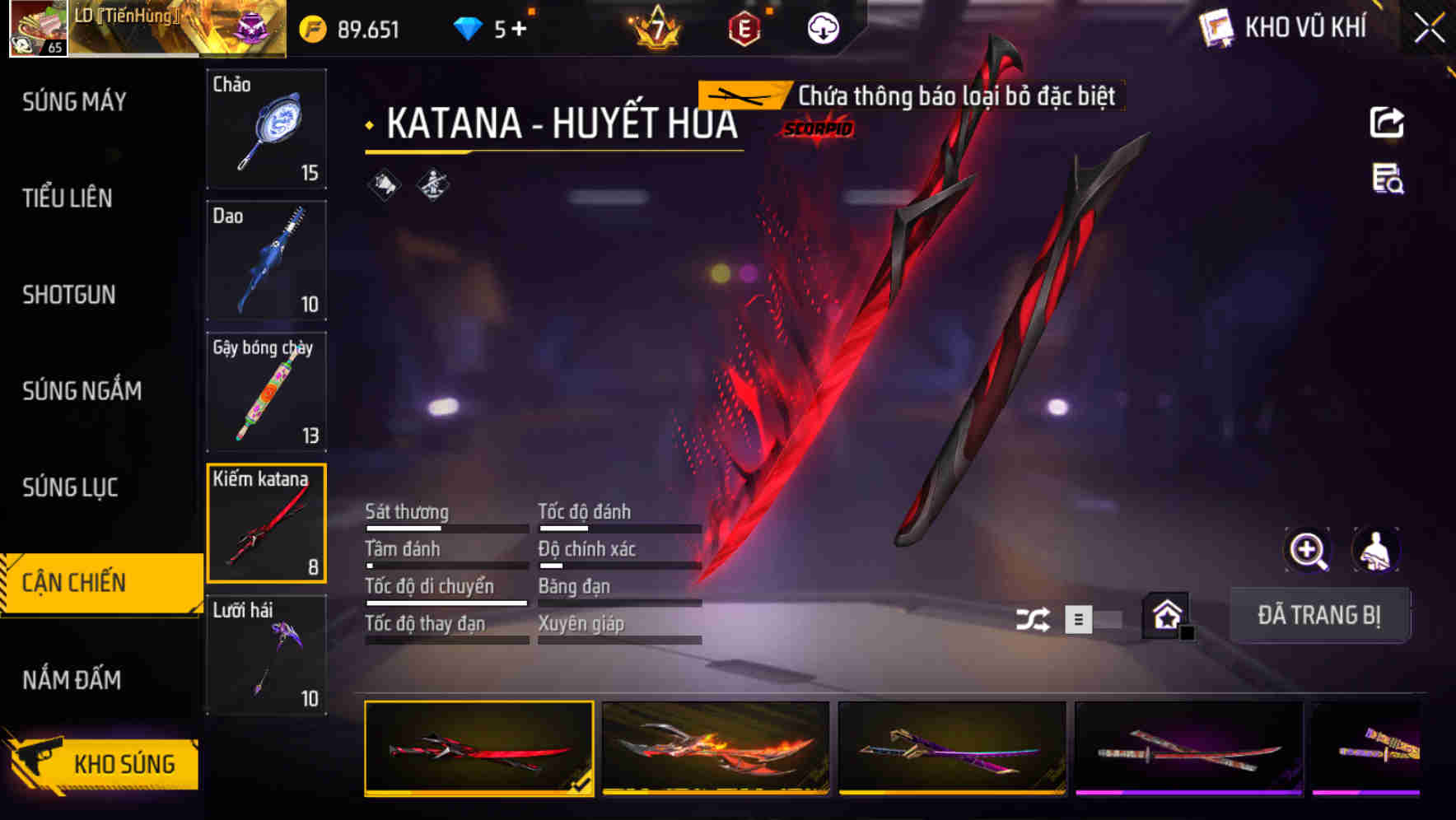The width and height of the screenshot is (1456, 820).
Task: Select the Kiếm katana category panel
Action: coord(266,523)
